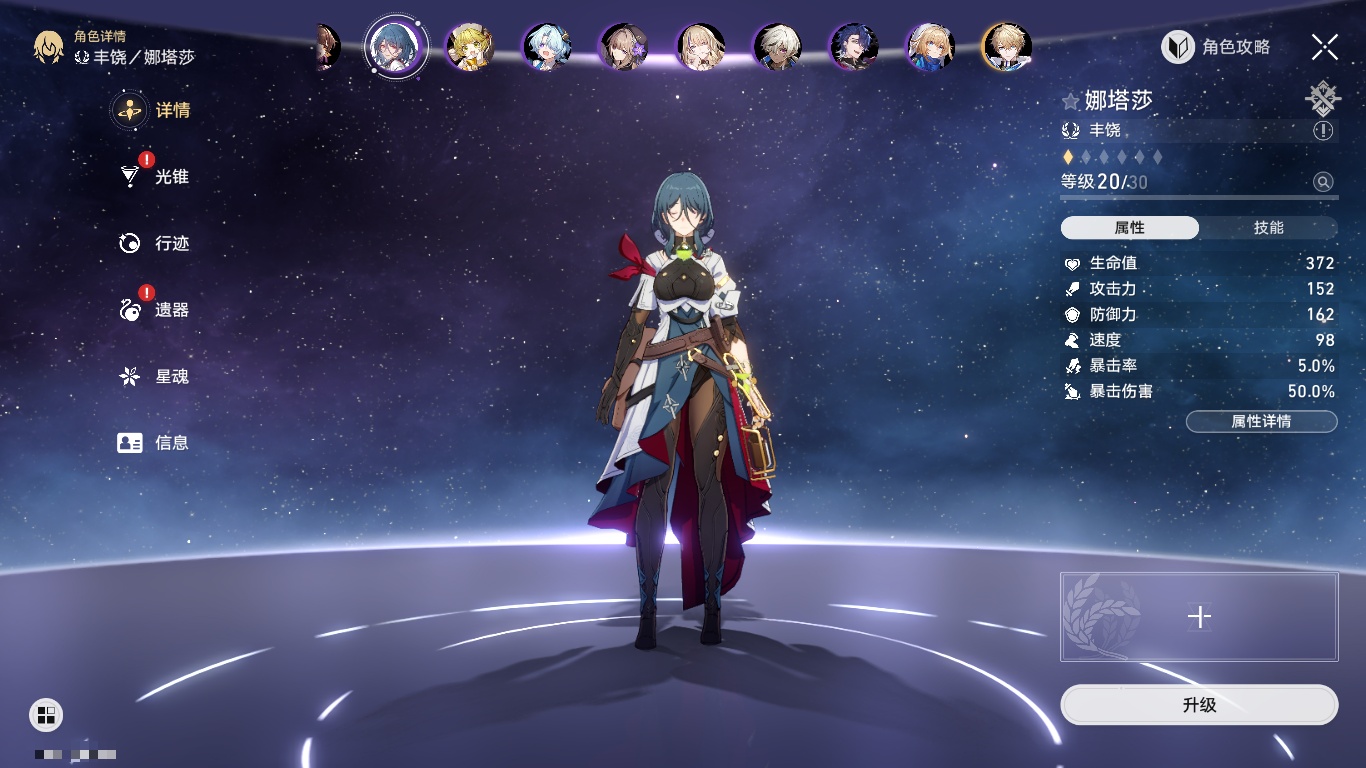Click the 升级 level up button

1199,705
